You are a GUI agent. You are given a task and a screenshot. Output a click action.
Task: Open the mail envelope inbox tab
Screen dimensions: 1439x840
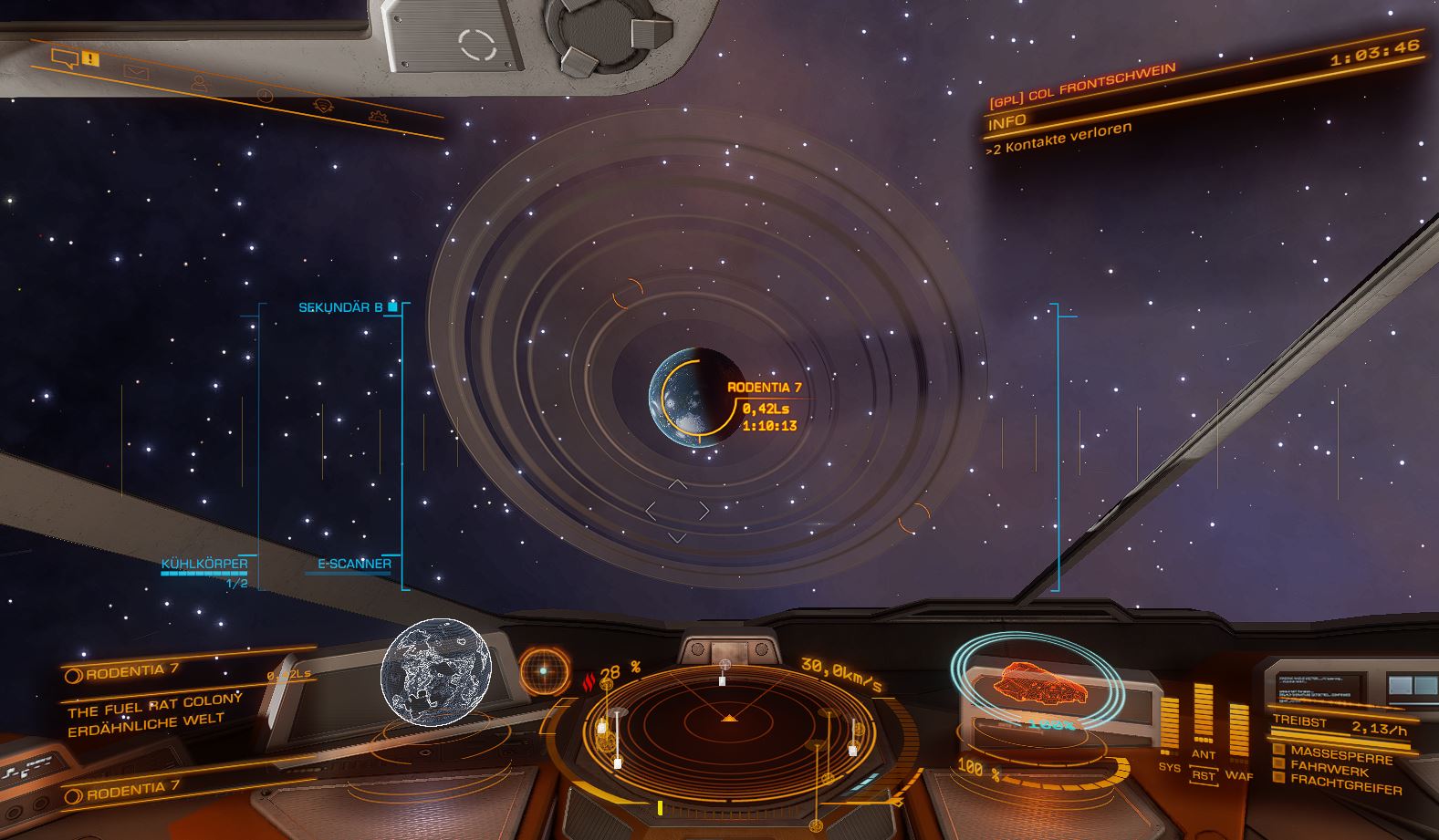point(137,72)
